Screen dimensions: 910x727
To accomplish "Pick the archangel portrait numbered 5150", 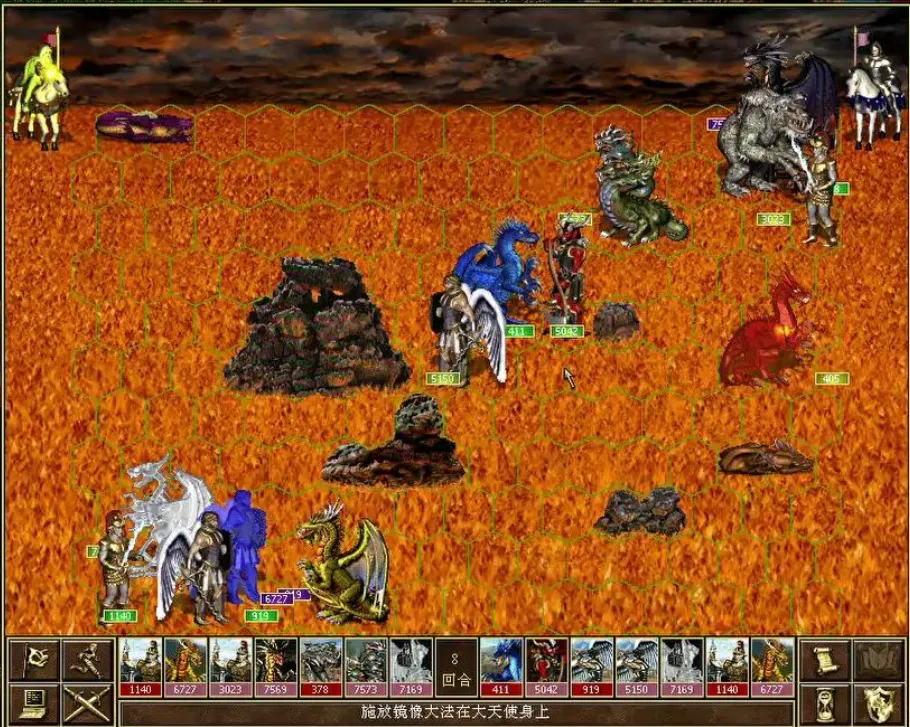I will coord(636,664).
